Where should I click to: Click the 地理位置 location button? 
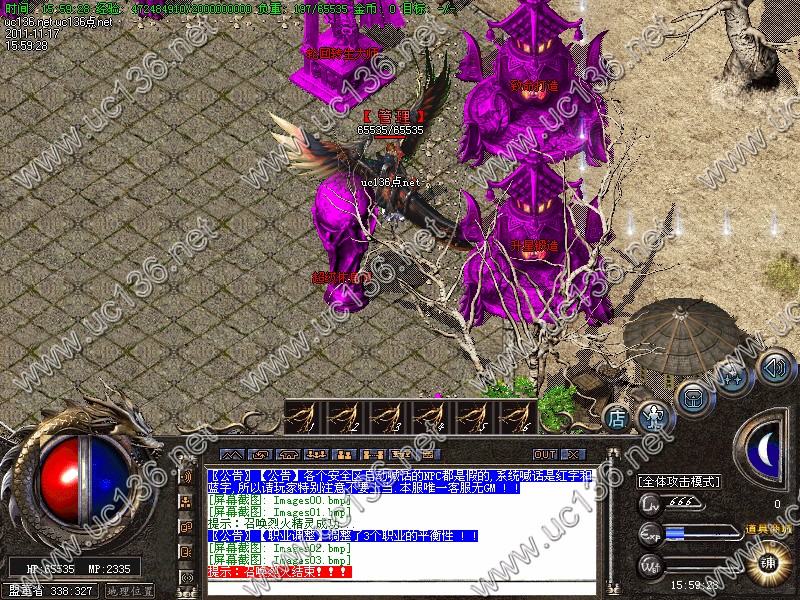pyautogui.click(x=130, y=591)
